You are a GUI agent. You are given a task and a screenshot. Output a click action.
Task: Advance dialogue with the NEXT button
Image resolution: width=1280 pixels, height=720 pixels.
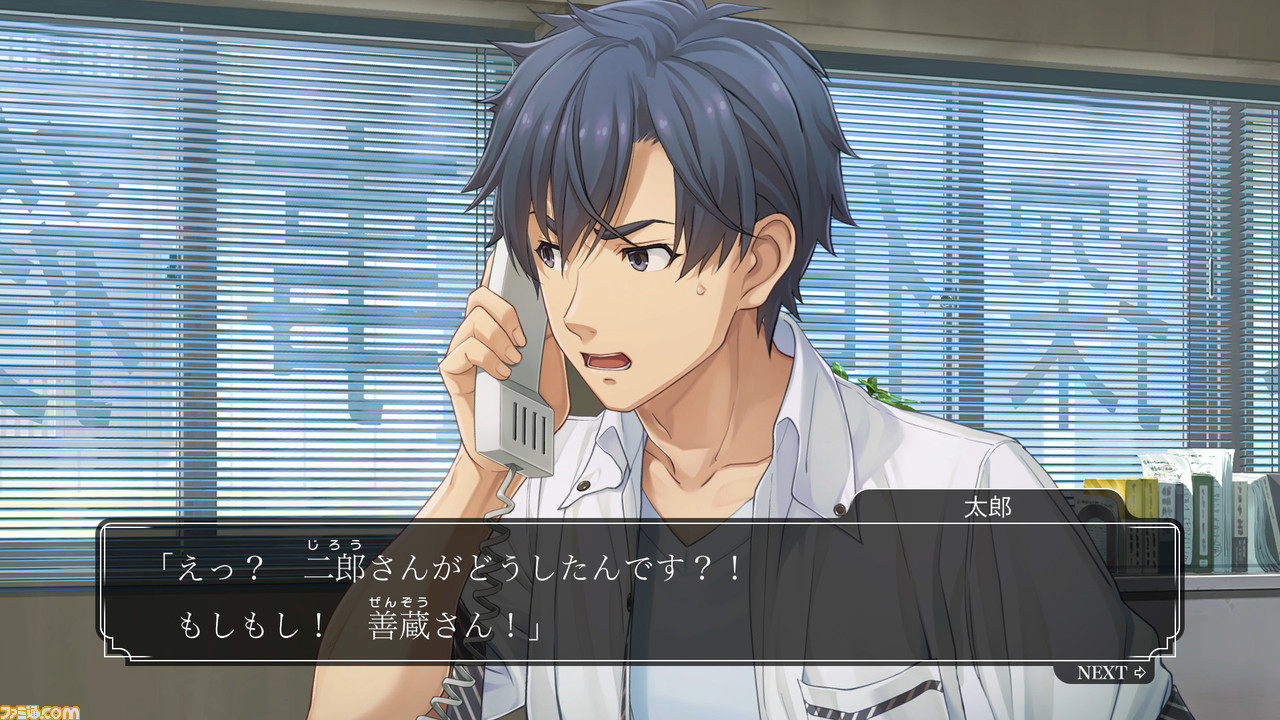pyautogui.click(x=1110, y=672)
